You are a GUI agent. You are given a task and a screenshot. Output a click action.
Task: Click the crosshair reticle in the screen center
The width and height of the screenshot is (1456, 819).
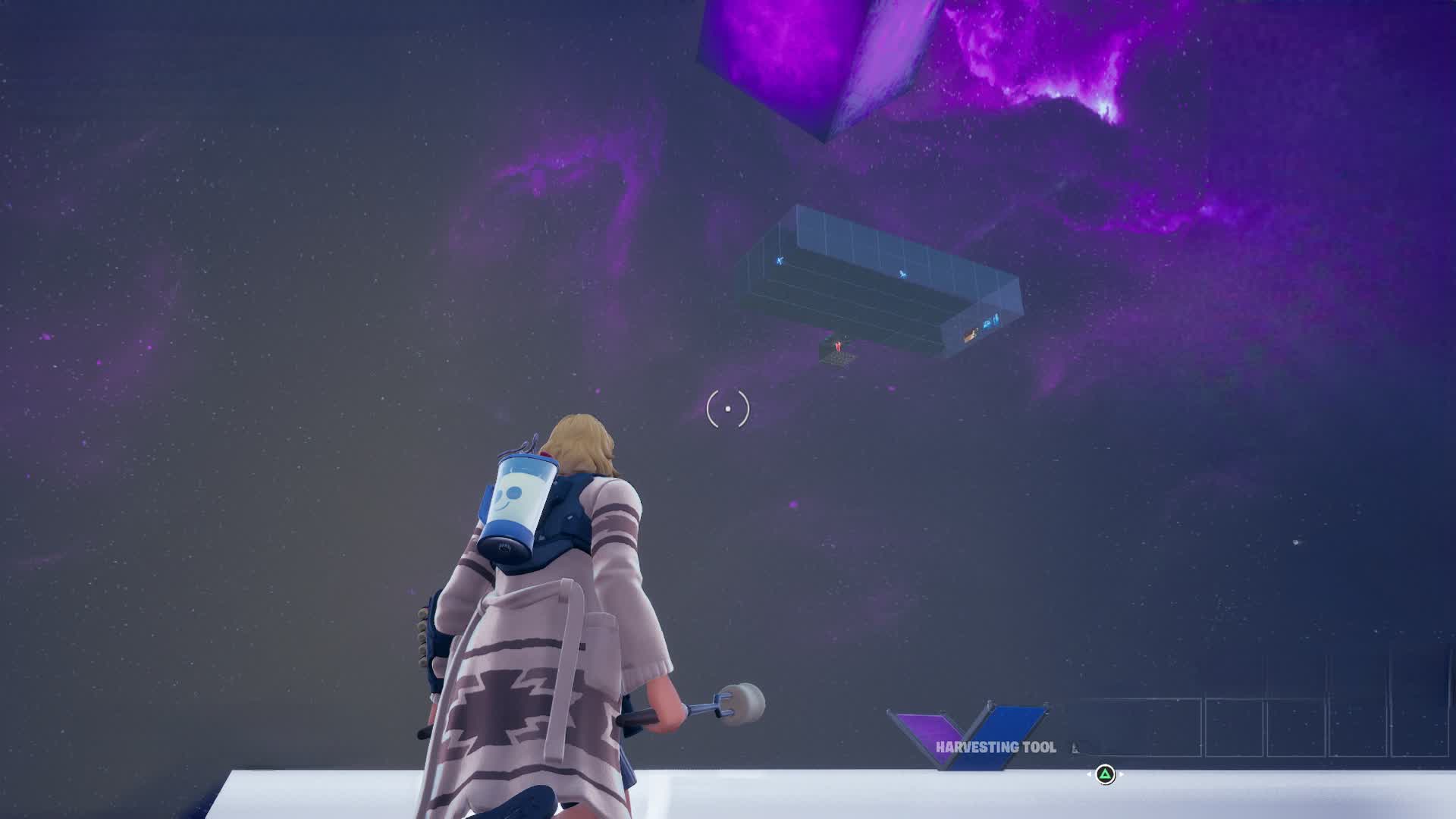pos(726,408)
